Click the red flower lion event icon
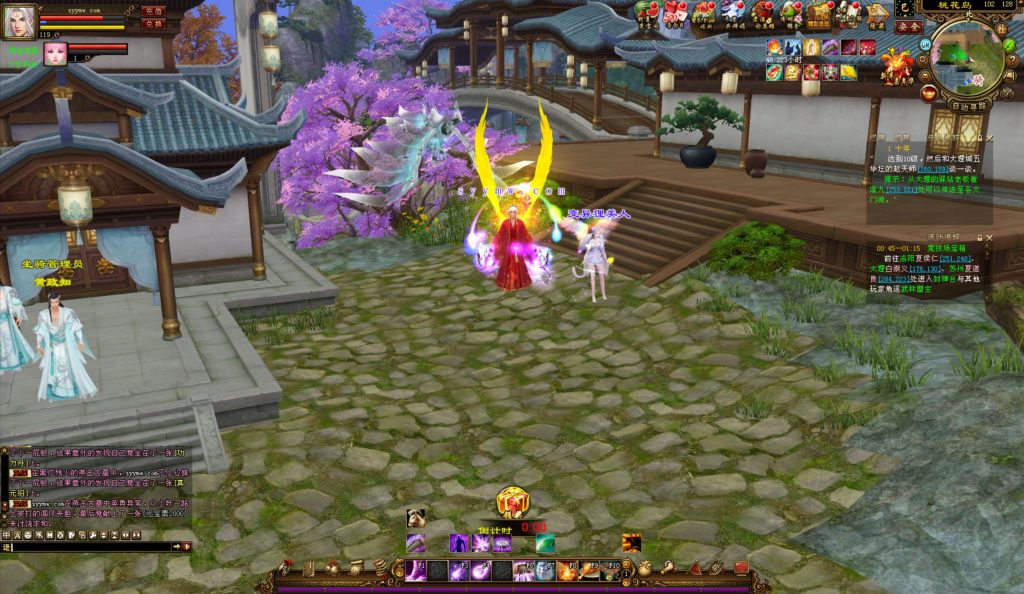1024x594 pixels. click(895, 65)
